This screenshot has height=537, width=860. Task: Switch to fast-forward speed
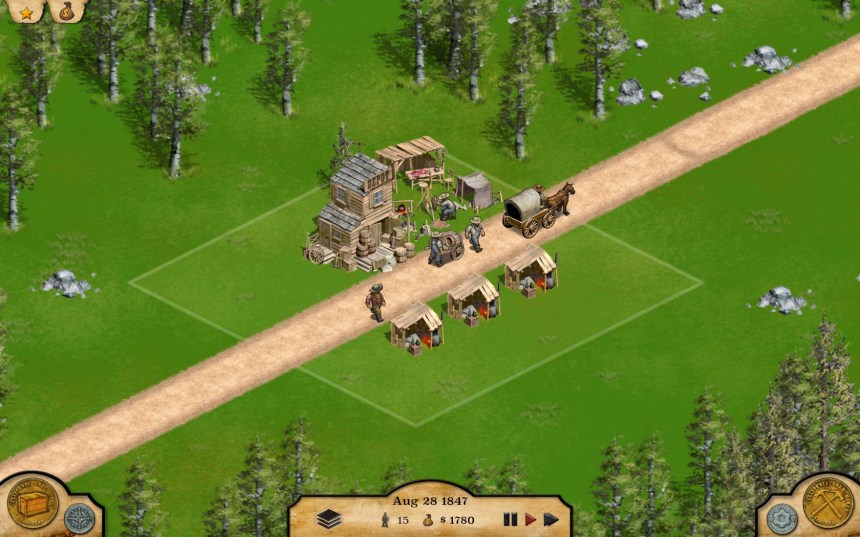(x=551, y=519)
